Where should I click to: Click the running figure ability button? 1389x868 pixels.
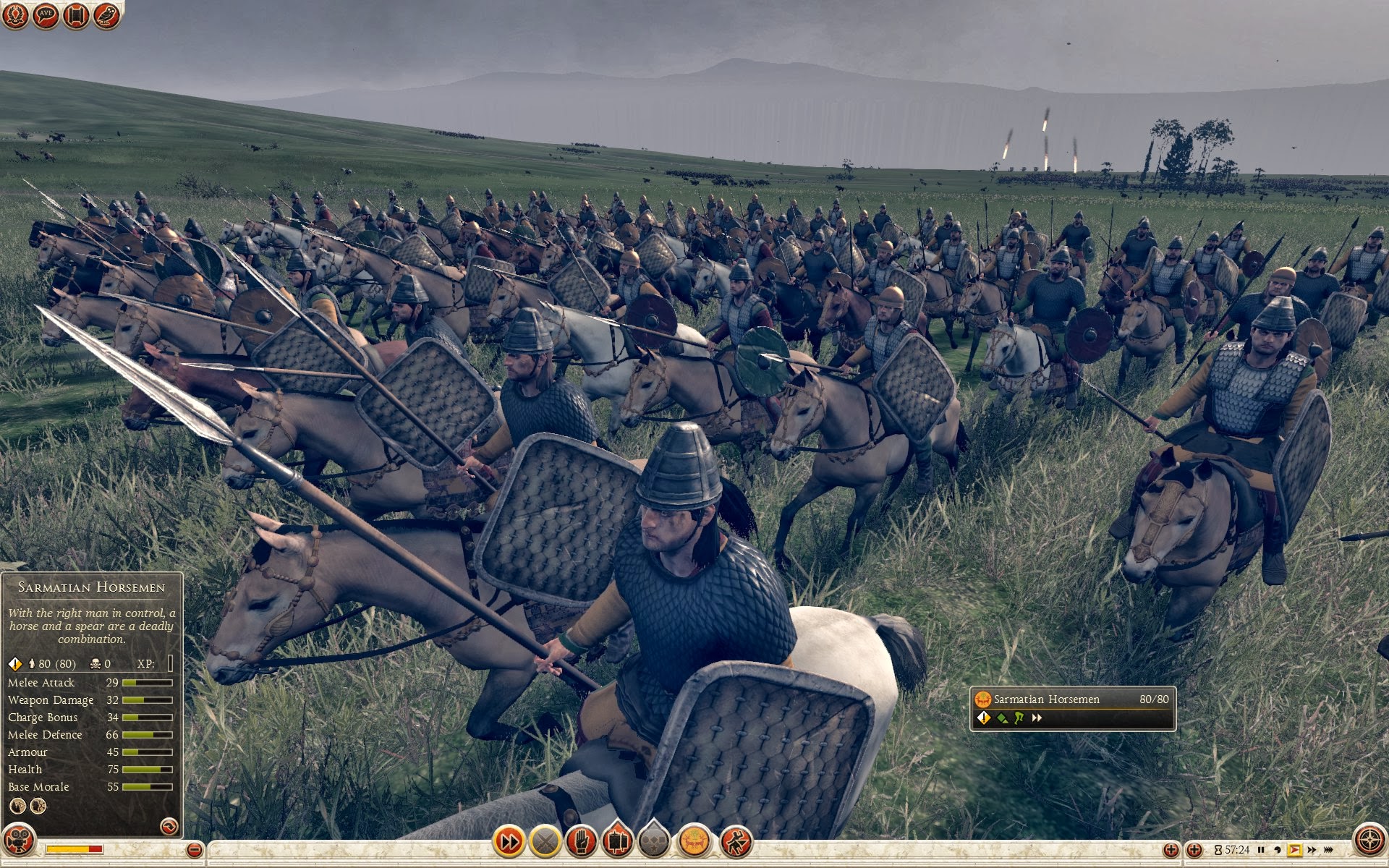coord(736,841)
